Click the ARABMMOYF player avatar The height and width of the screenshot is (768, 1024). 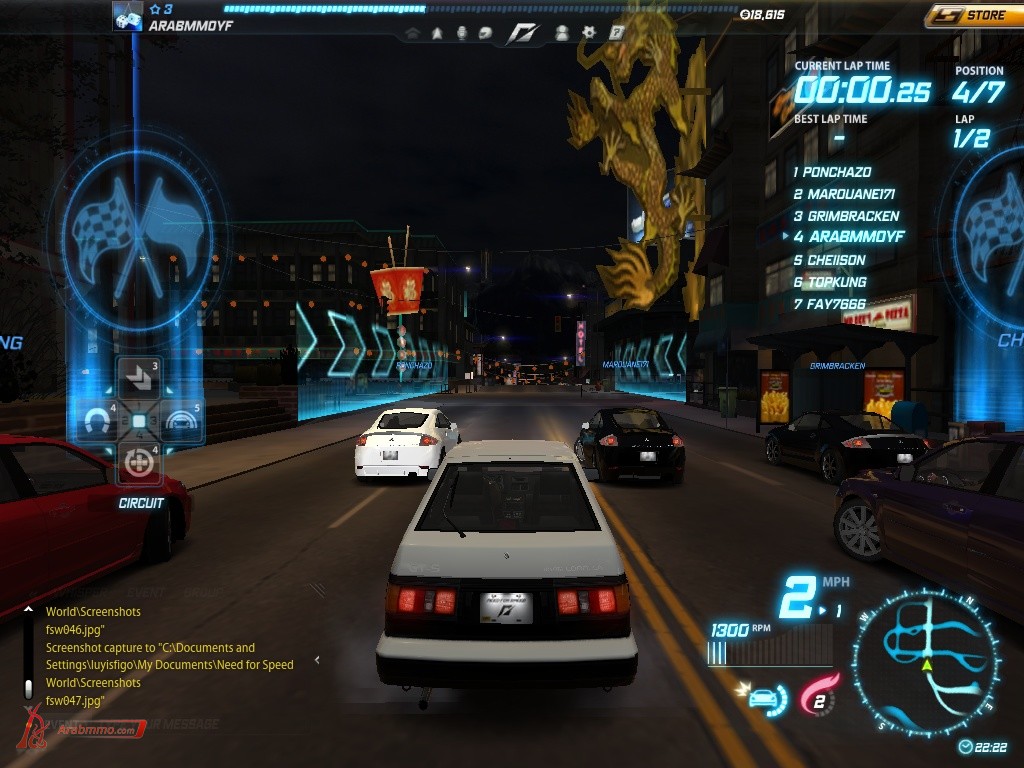127,16
